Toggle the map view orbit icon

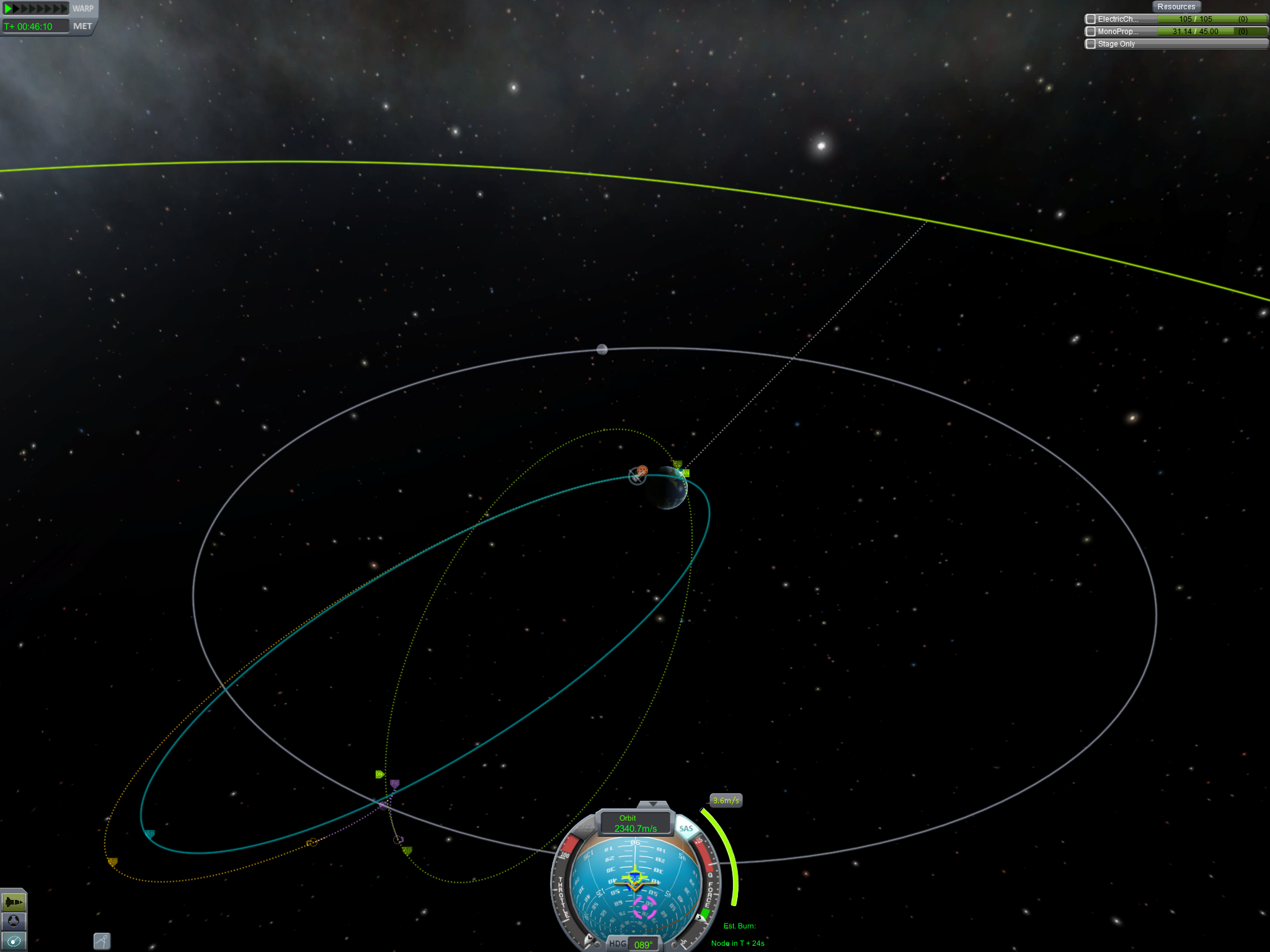point(14,941)
